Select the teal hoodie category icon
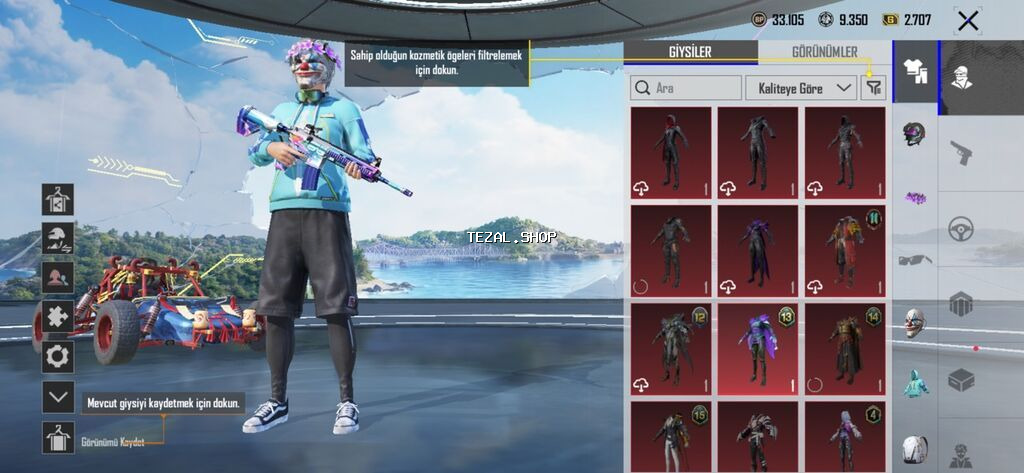The width and height of the screenshot is (1024, 473). [x=914, y=383]
